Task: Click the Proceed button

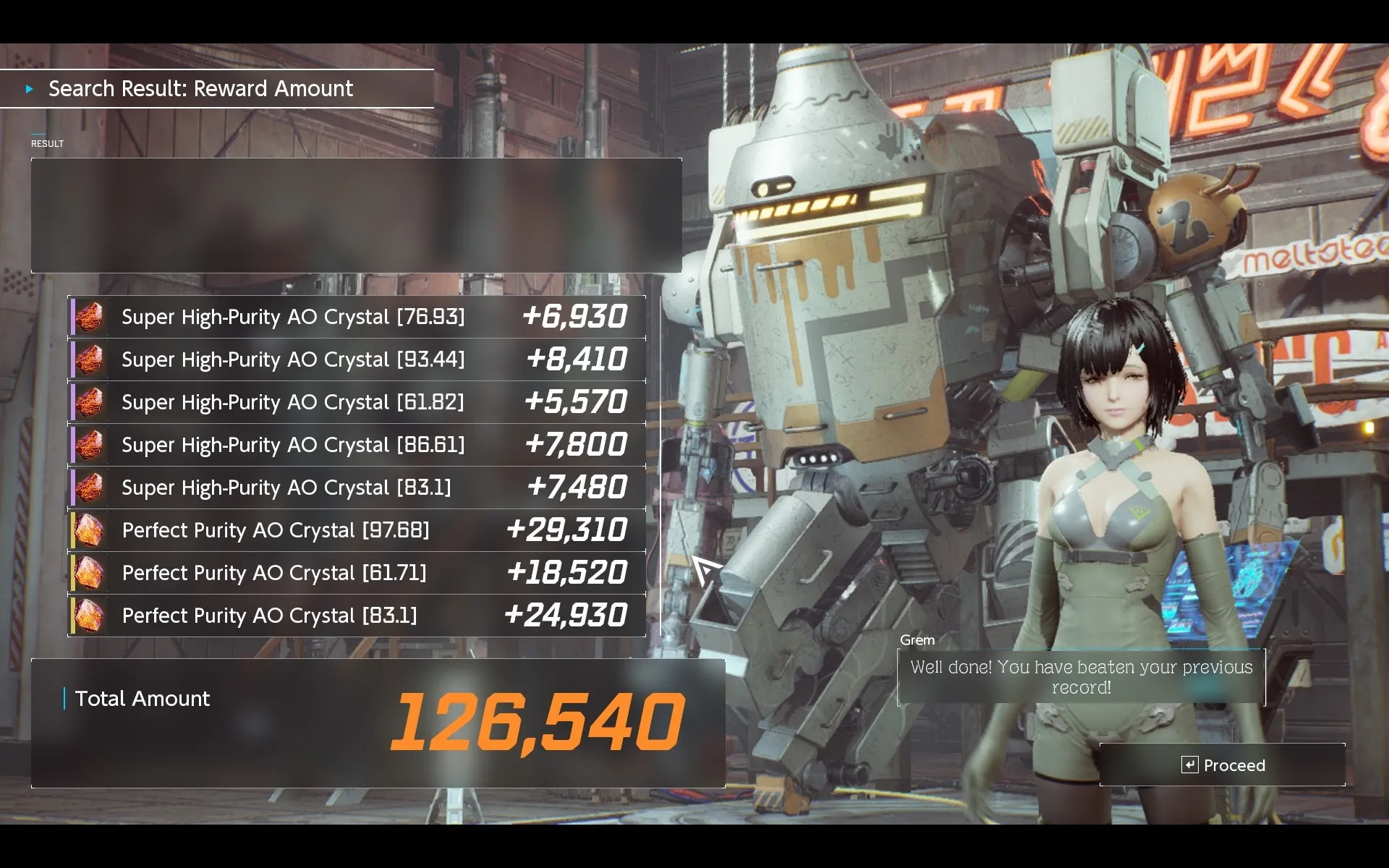Action: 1223,765
